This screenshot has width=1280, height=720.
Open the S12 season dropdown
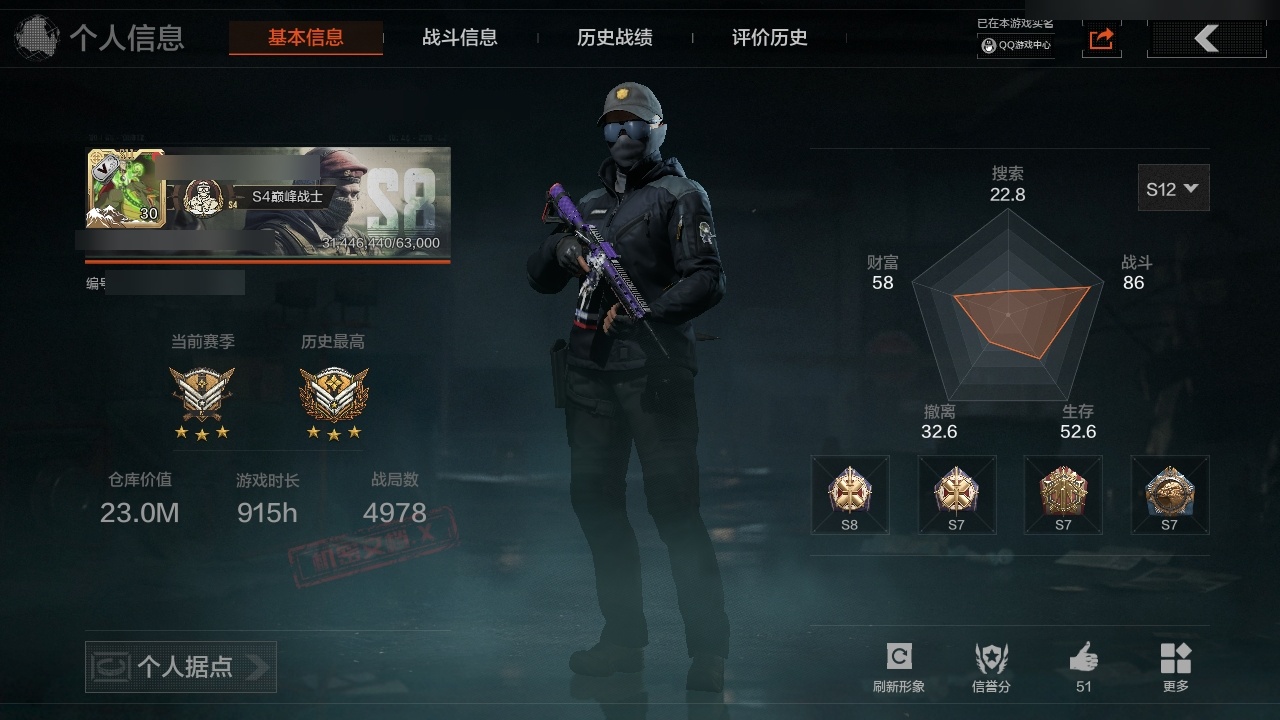coord(1173,188)
